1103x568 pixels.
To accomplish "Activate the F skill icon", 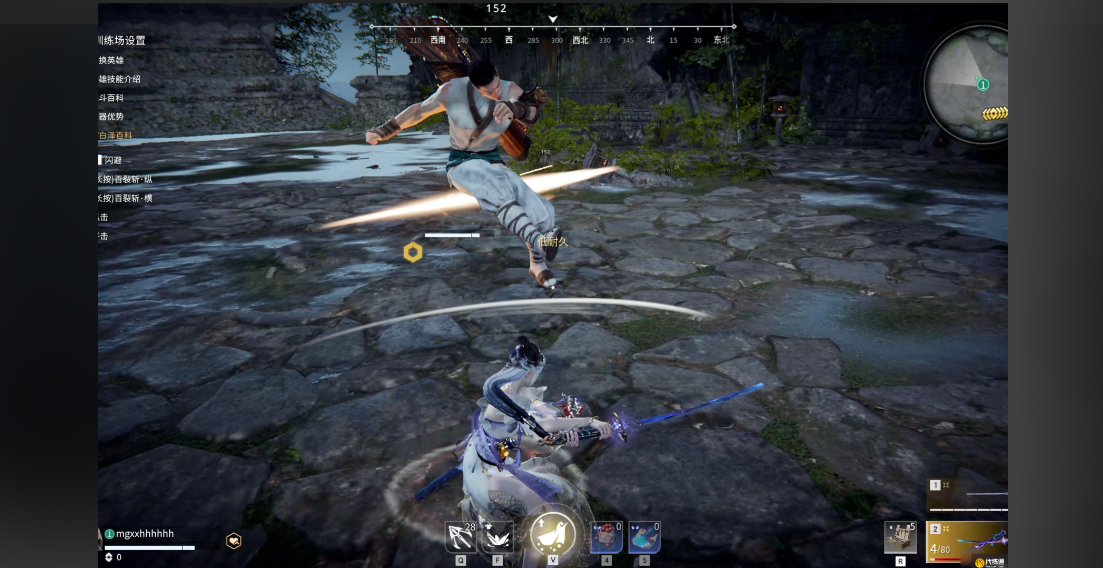I will [497, 537].
